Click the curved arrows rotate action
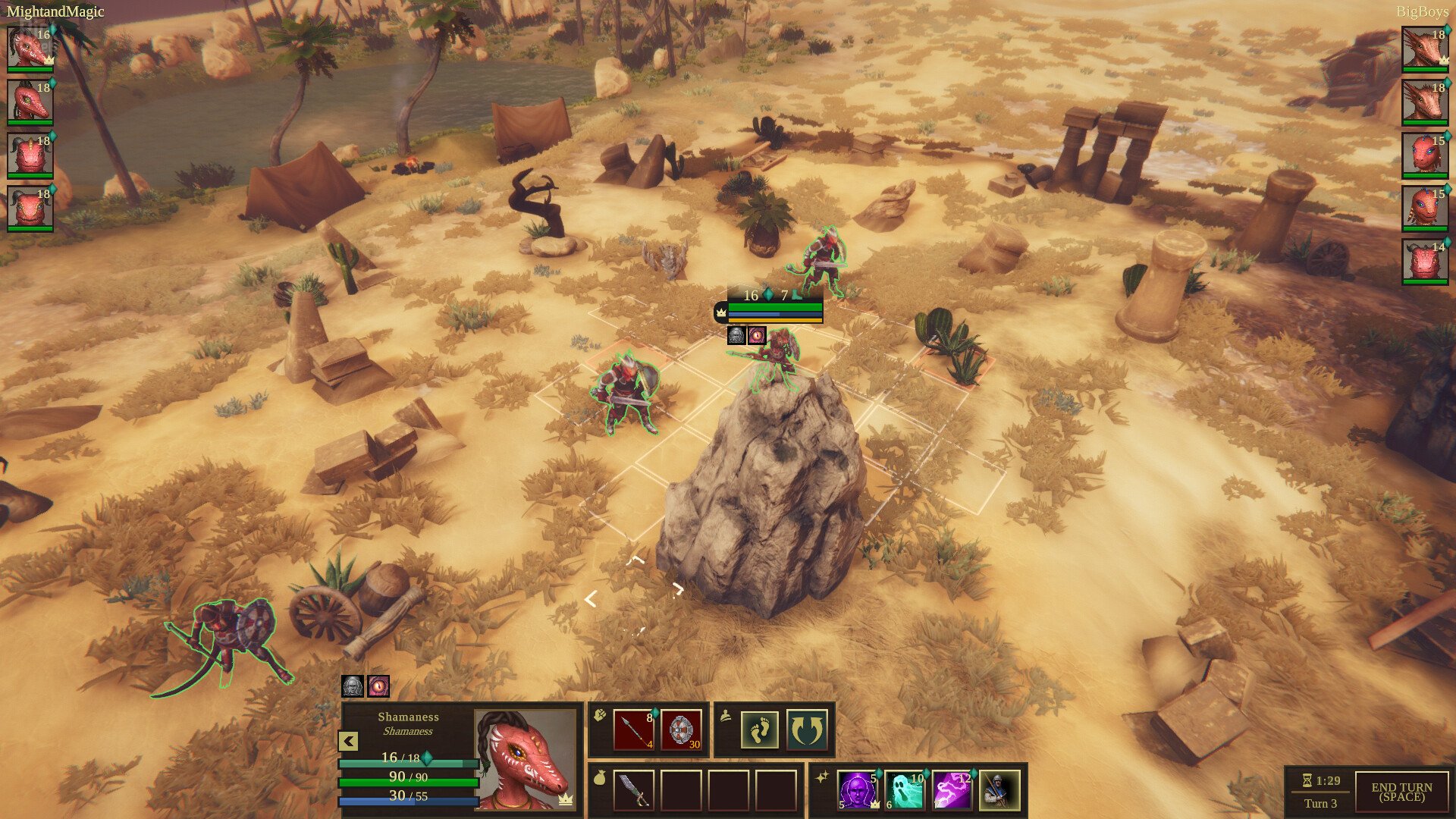This screenshot has width=1456, height=819. pyautogui.click(x=806, y=730)
